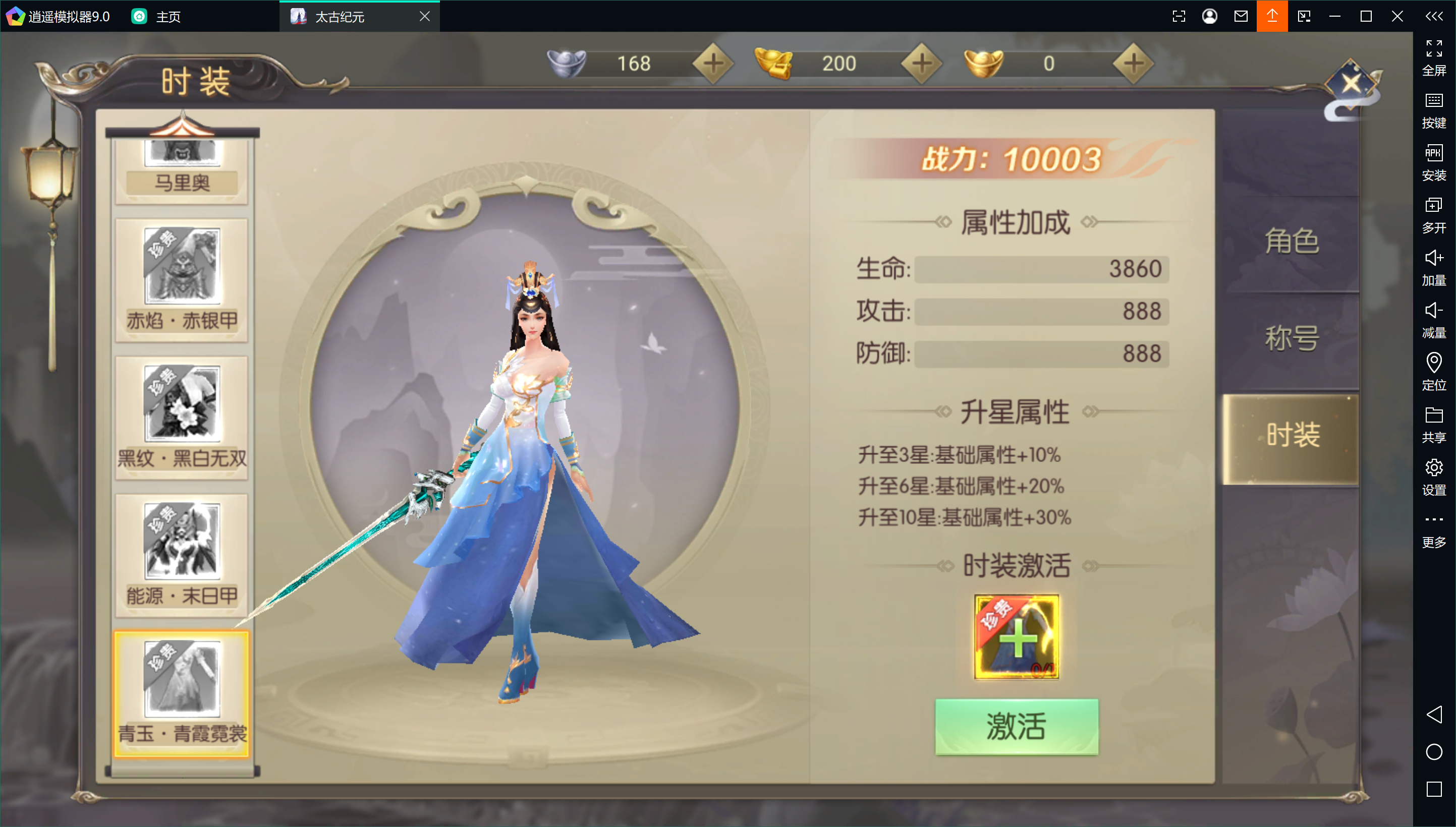Image resolution: width=1456 pixels, height=827 pixels.
Task: Toggle 全屏 fullscreen mode
Action: tap(1433, 57)
